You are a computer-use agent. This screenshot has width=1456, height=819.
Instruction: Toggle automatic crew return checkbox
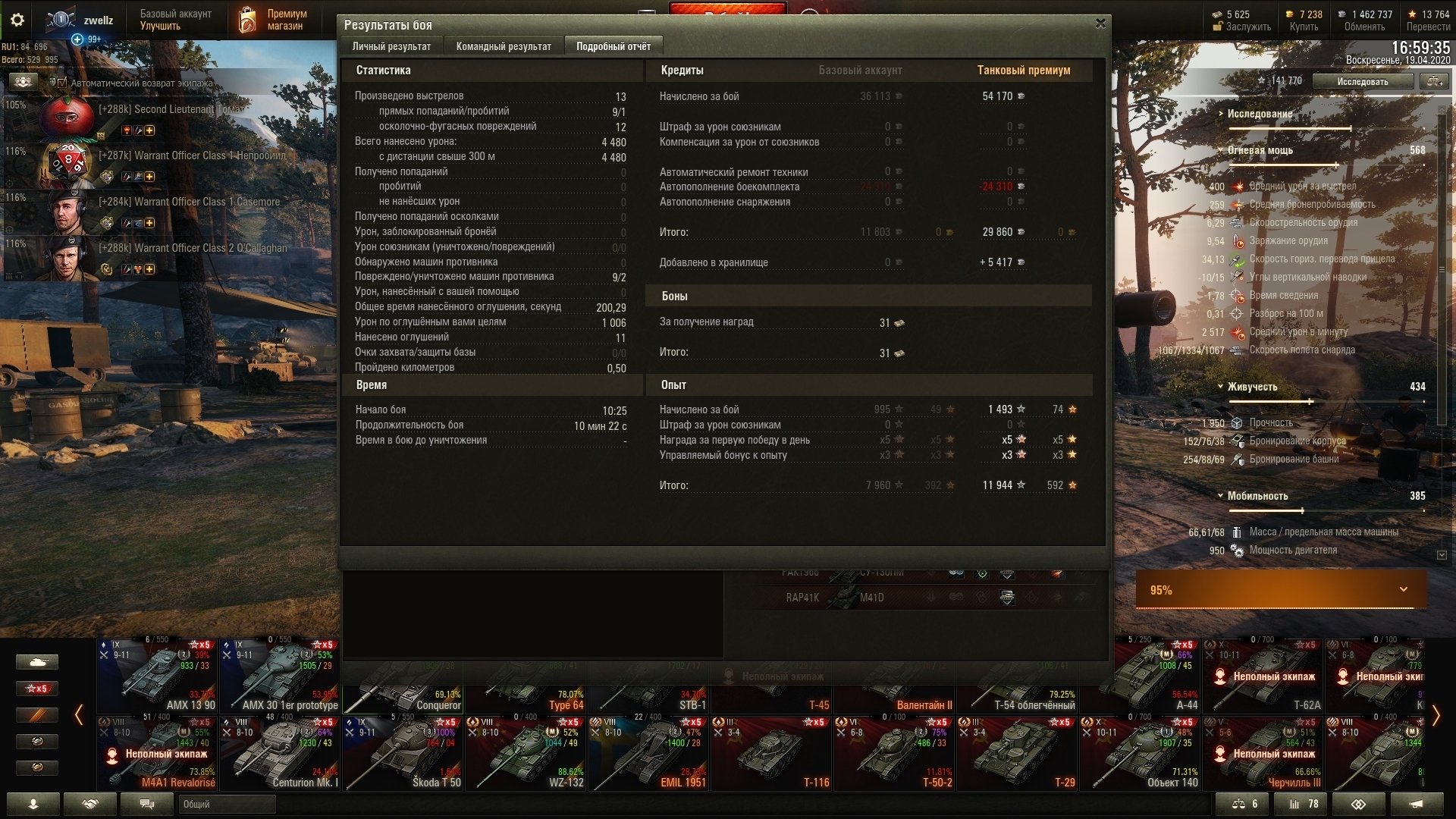(63, 83)
